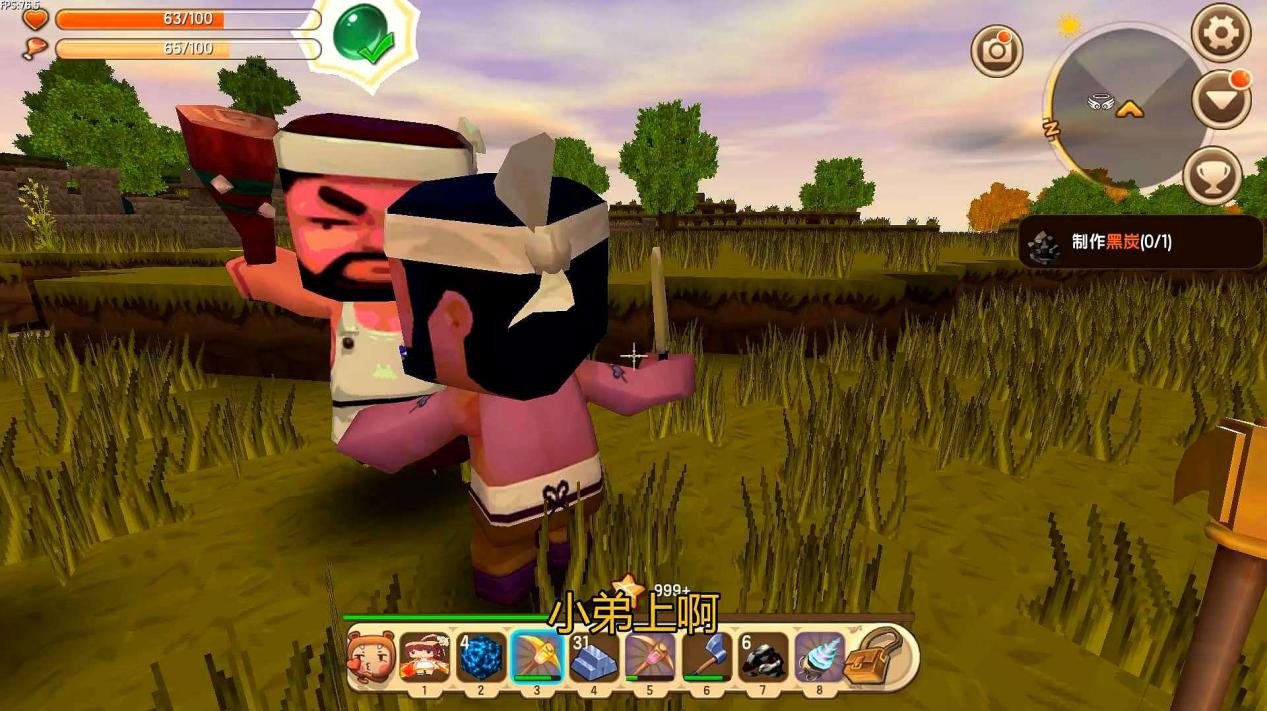Tap the bear emote face icon

point(369,657)
